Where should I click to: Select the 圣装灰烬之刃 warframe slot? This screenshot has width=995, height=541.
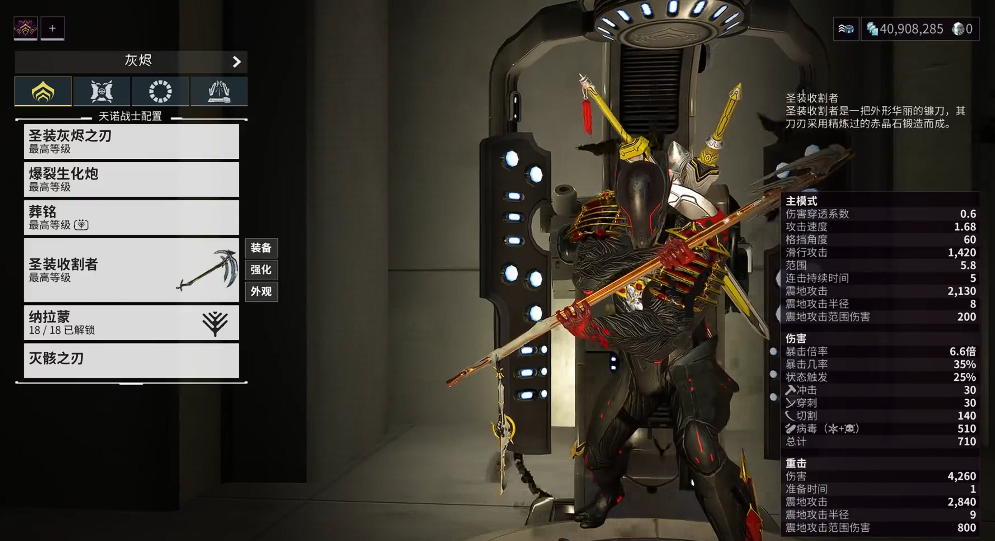pyautogui.click(x=131, y=141)
